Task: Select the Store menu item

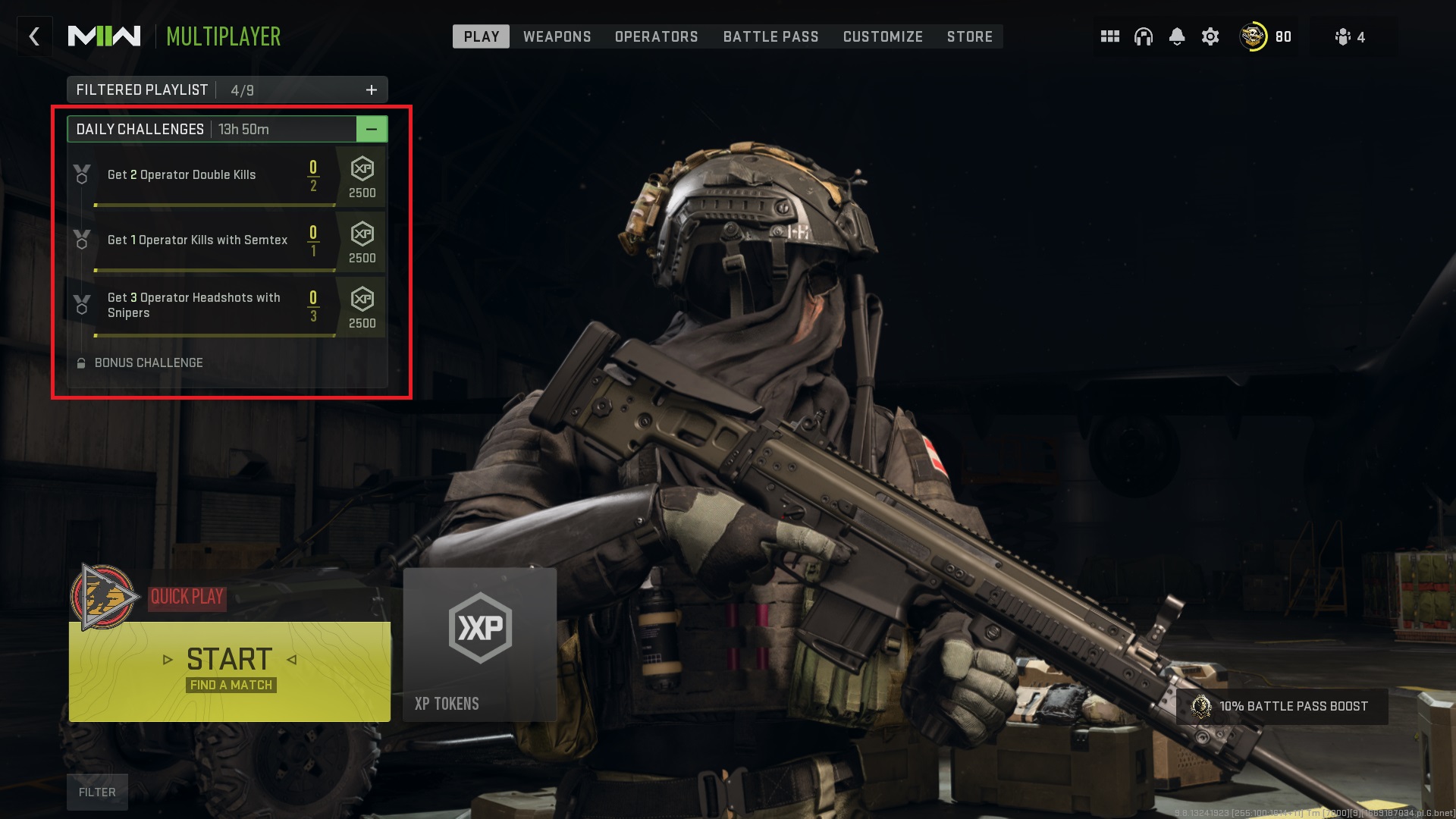Action: 970,36
